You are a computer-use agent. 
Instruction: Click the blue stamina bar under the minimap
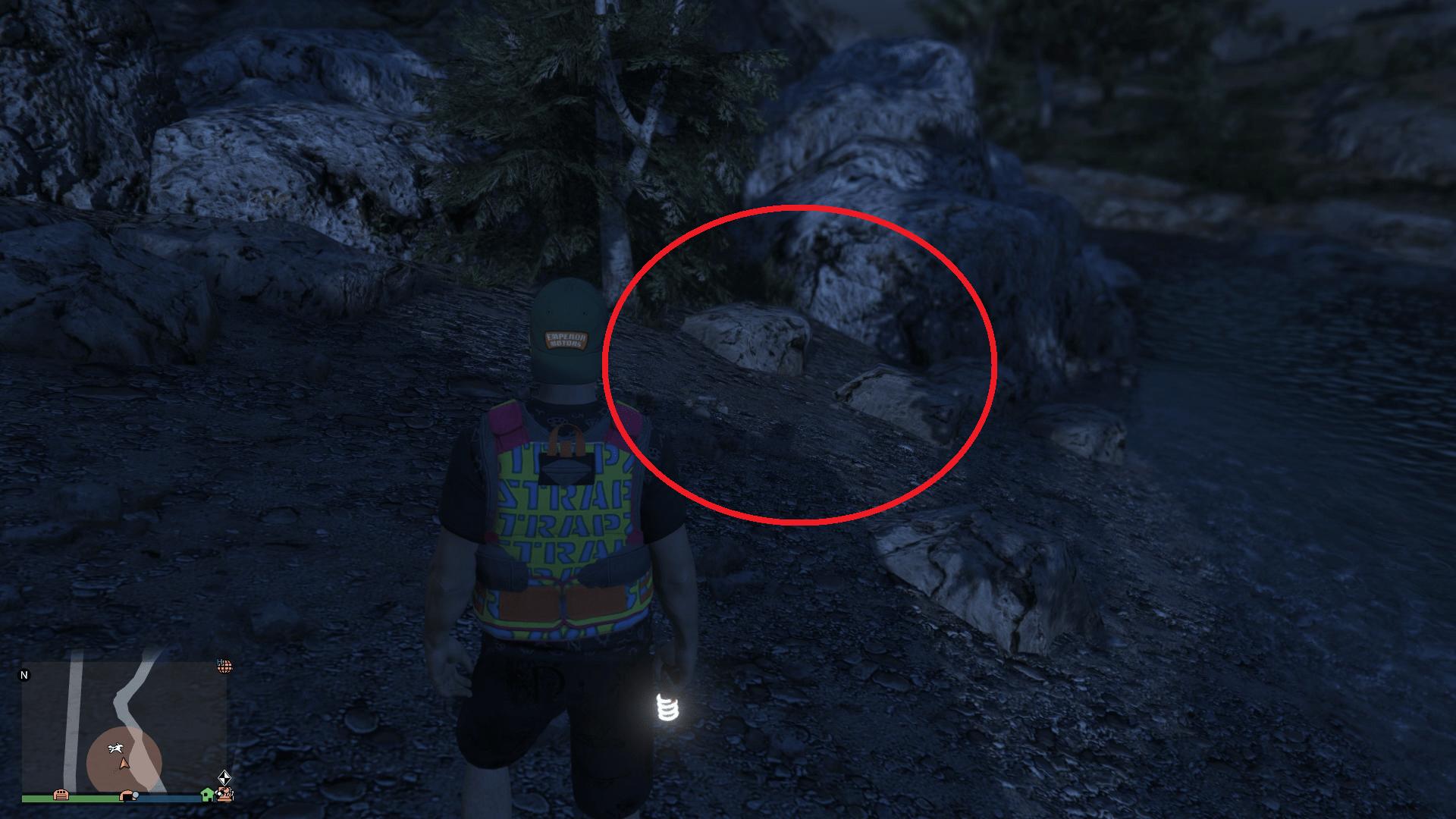162,799
